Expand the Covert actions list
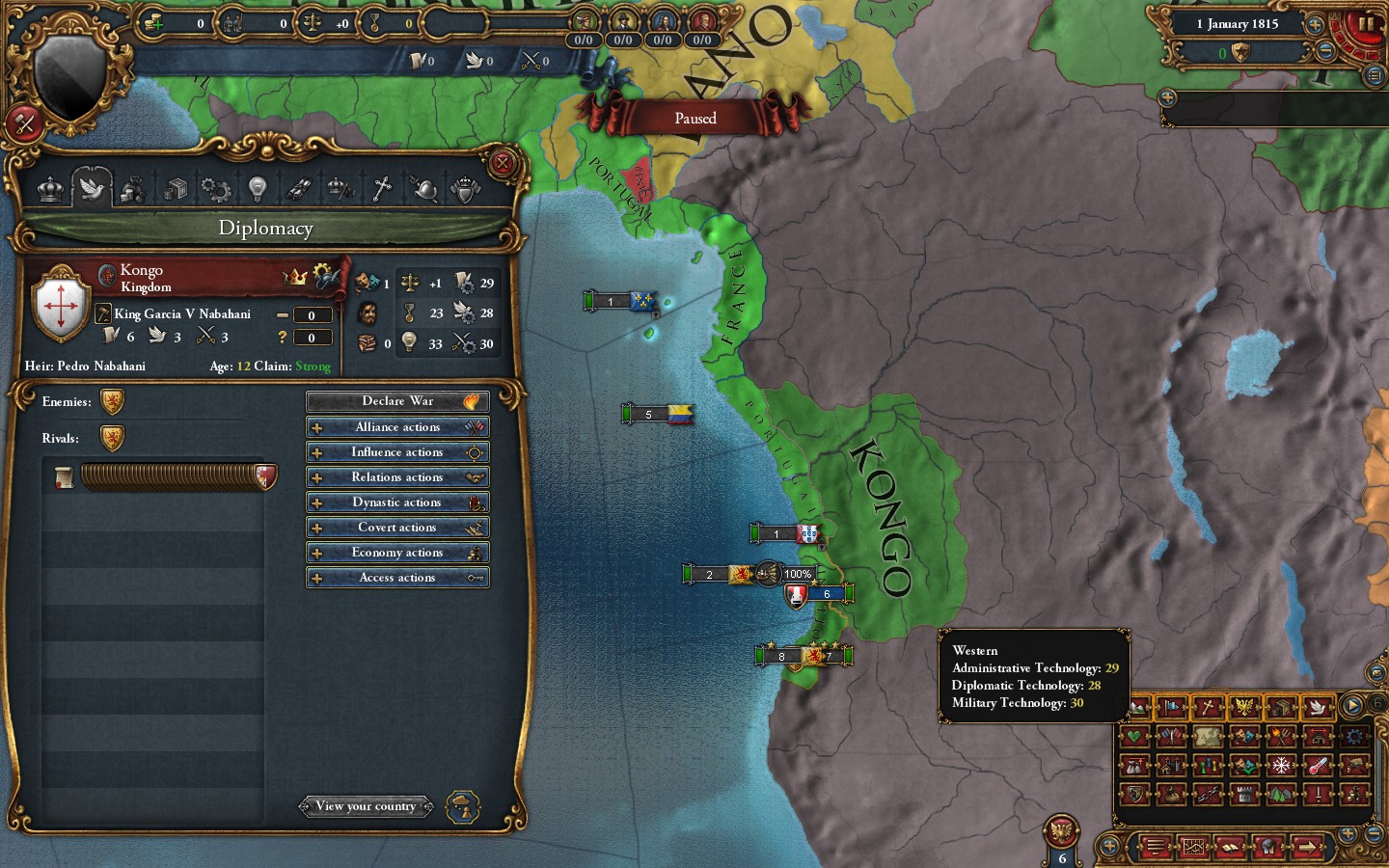The height and width of the screenshot is (868, 1389). [397, 527]
